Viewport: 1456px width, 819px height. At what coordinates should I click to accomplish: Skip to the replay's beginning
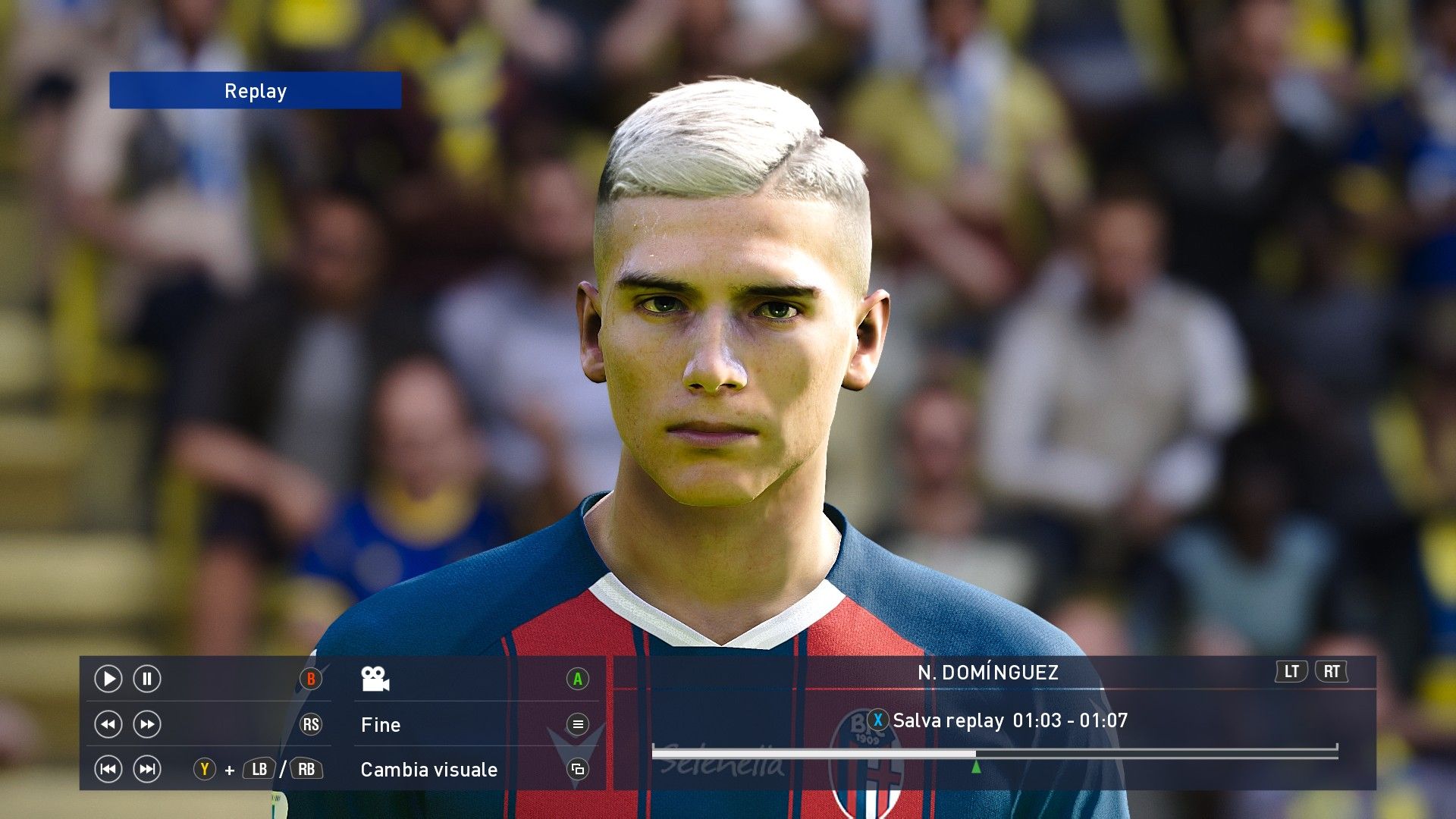(x=108, y=770)
